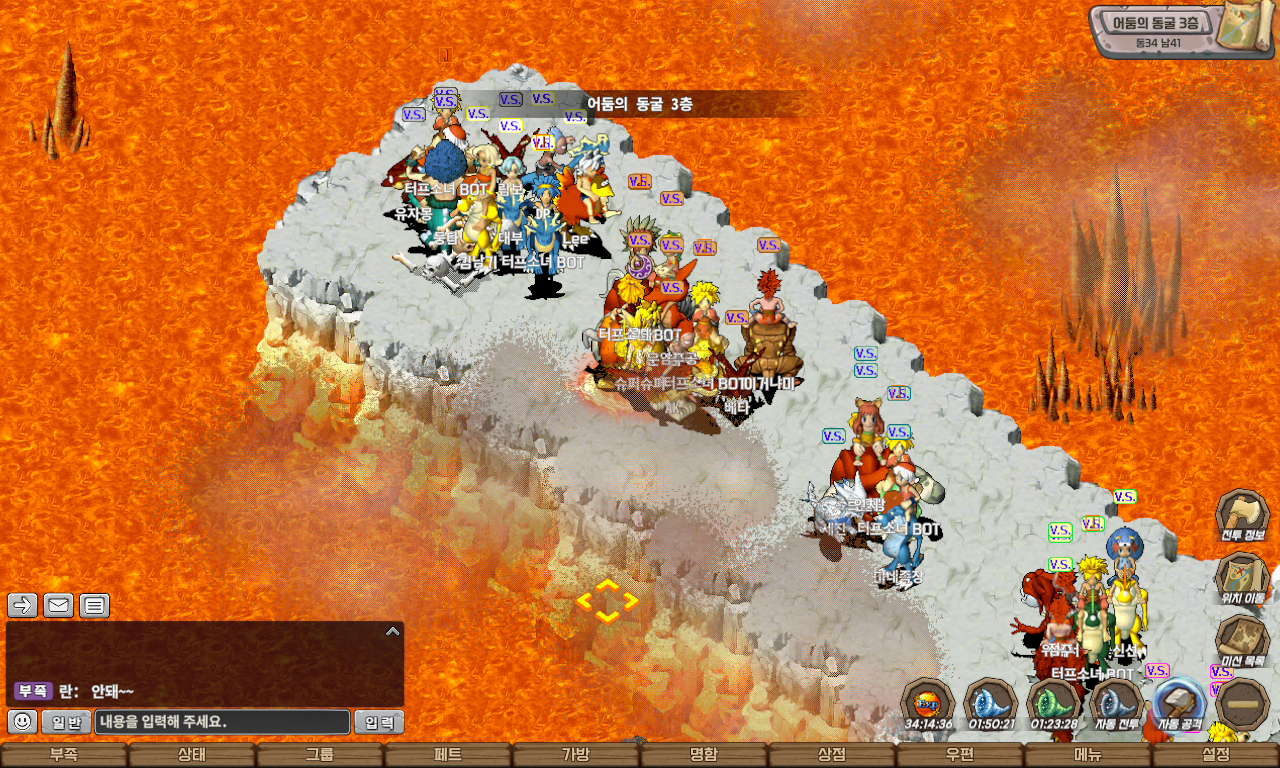Send chat with the 입력 button
This screenshot has height=768, width=1280.
[x=379, y=722]
